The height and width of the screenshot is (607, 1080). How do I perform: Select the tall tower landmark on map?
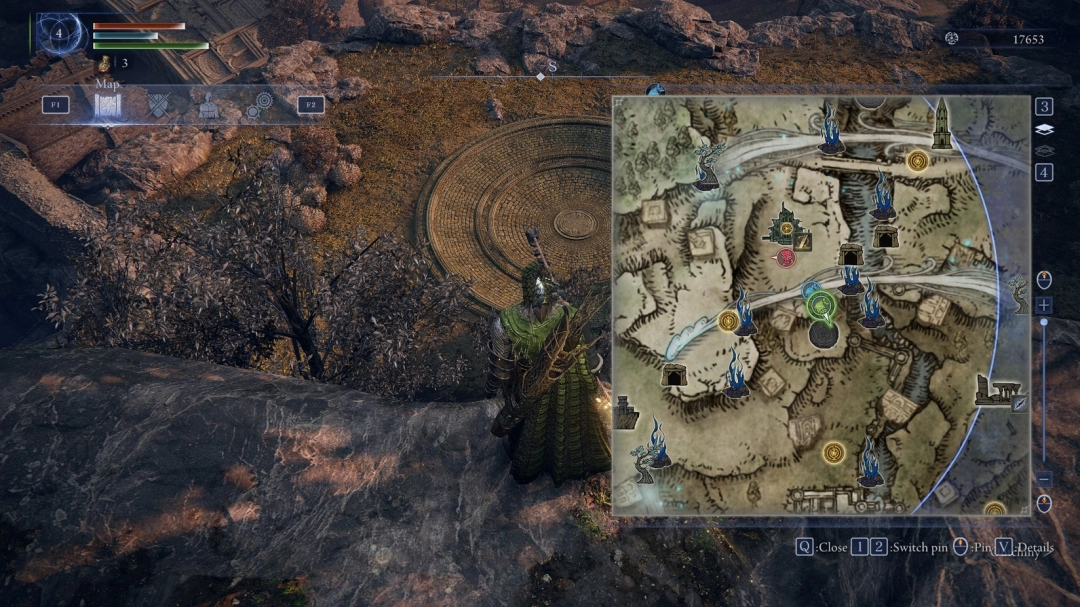click(941, 125)
